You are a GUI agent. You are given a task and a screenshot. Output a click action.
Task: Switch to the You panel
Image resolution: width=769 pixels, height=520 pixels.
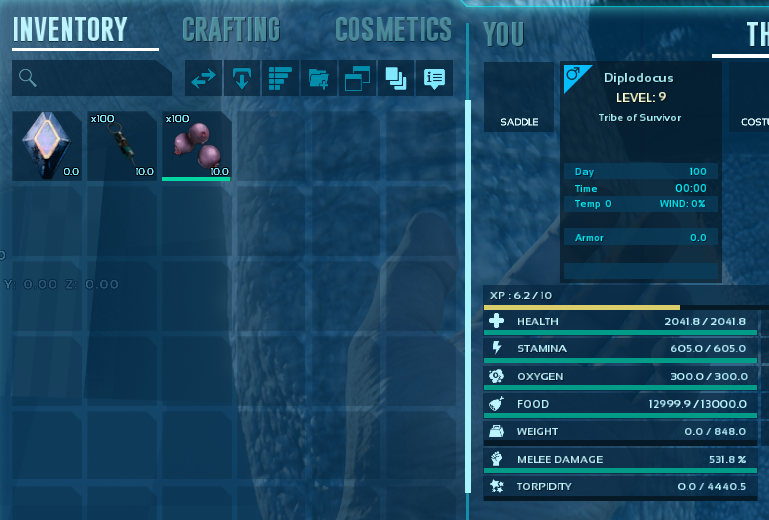(x=503, y=34)
